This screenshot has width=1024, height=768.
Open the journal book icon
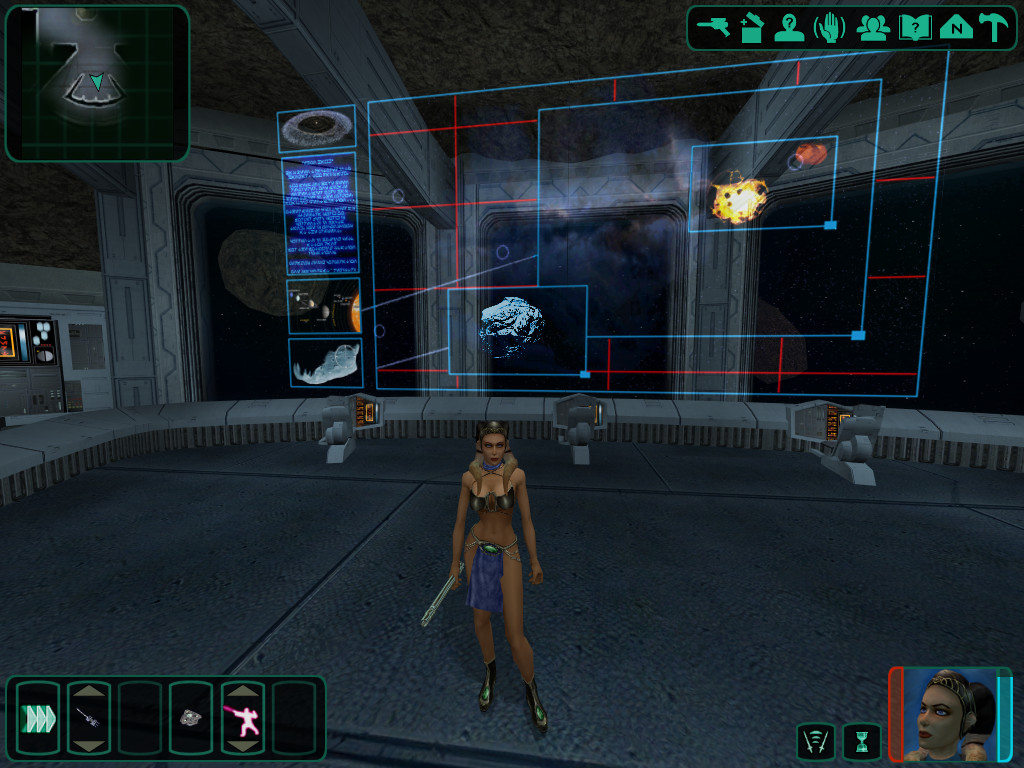pos(915,28)
